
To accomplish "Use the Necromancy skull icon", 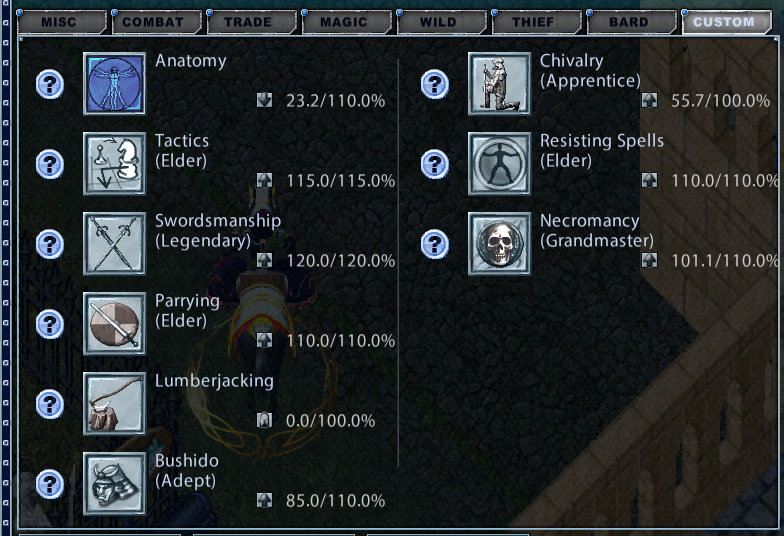I will point(499,244).
